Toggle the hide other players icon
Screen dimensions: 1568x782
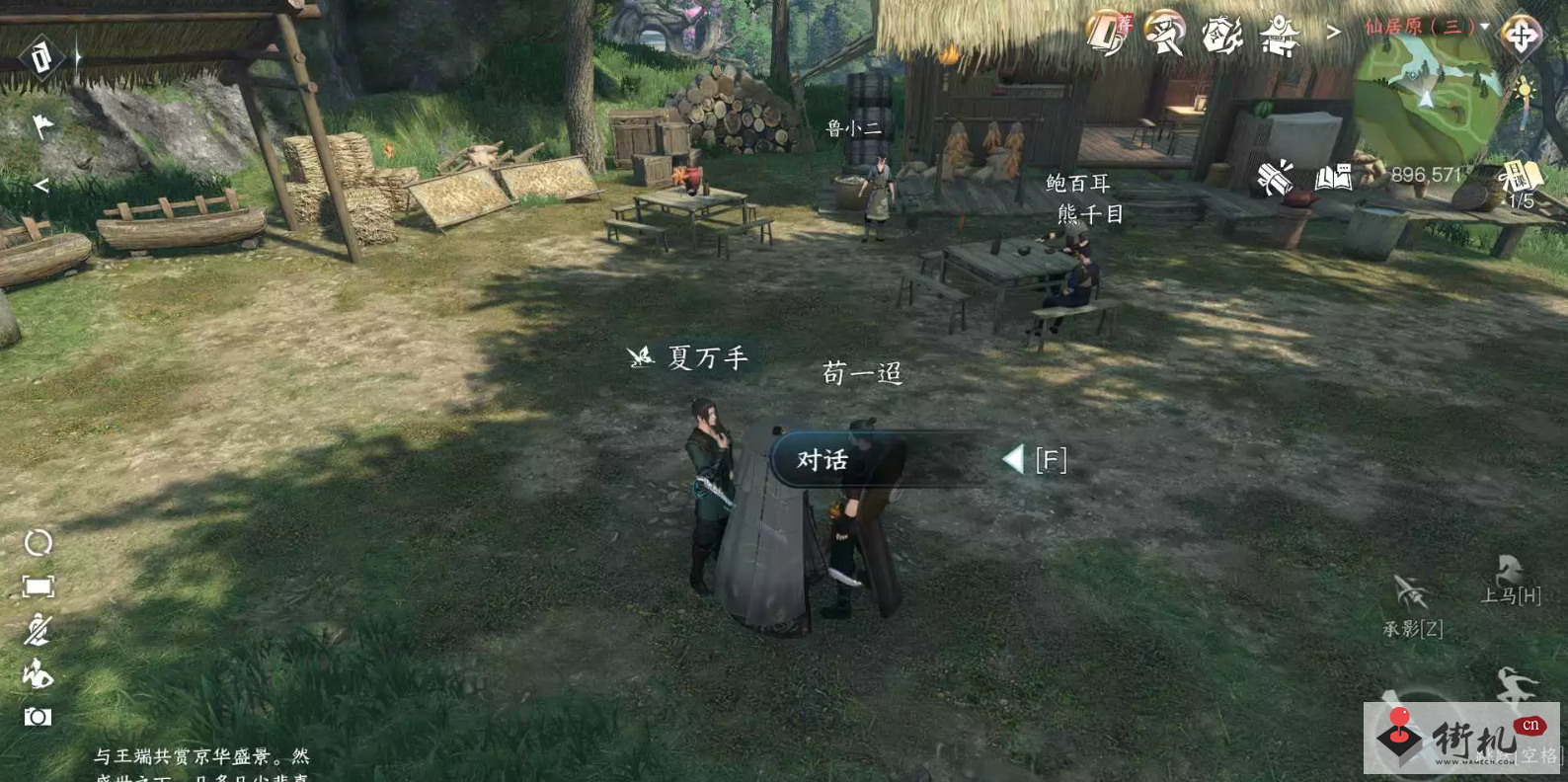(37, 626)
